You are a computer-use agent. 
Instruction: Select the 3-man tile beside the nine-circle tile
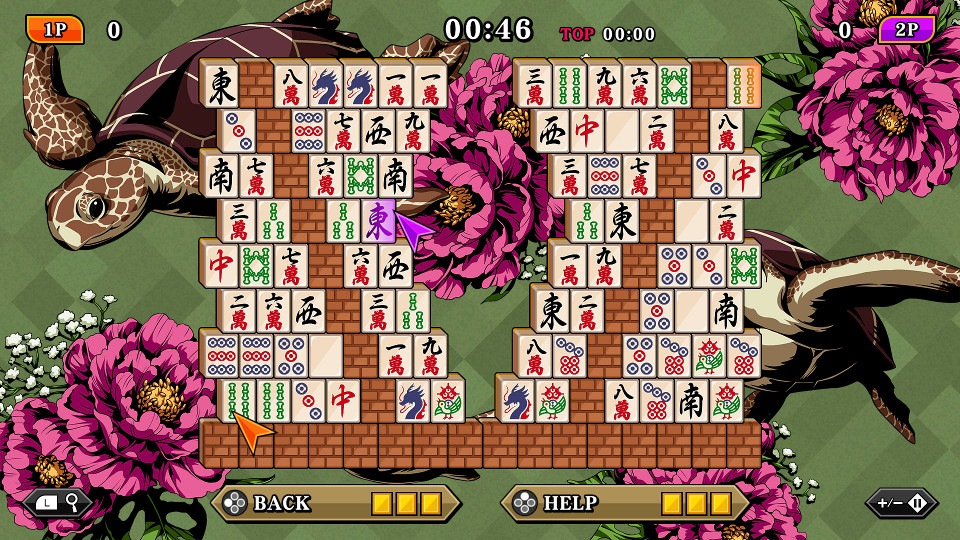click(x=569, y=176)
